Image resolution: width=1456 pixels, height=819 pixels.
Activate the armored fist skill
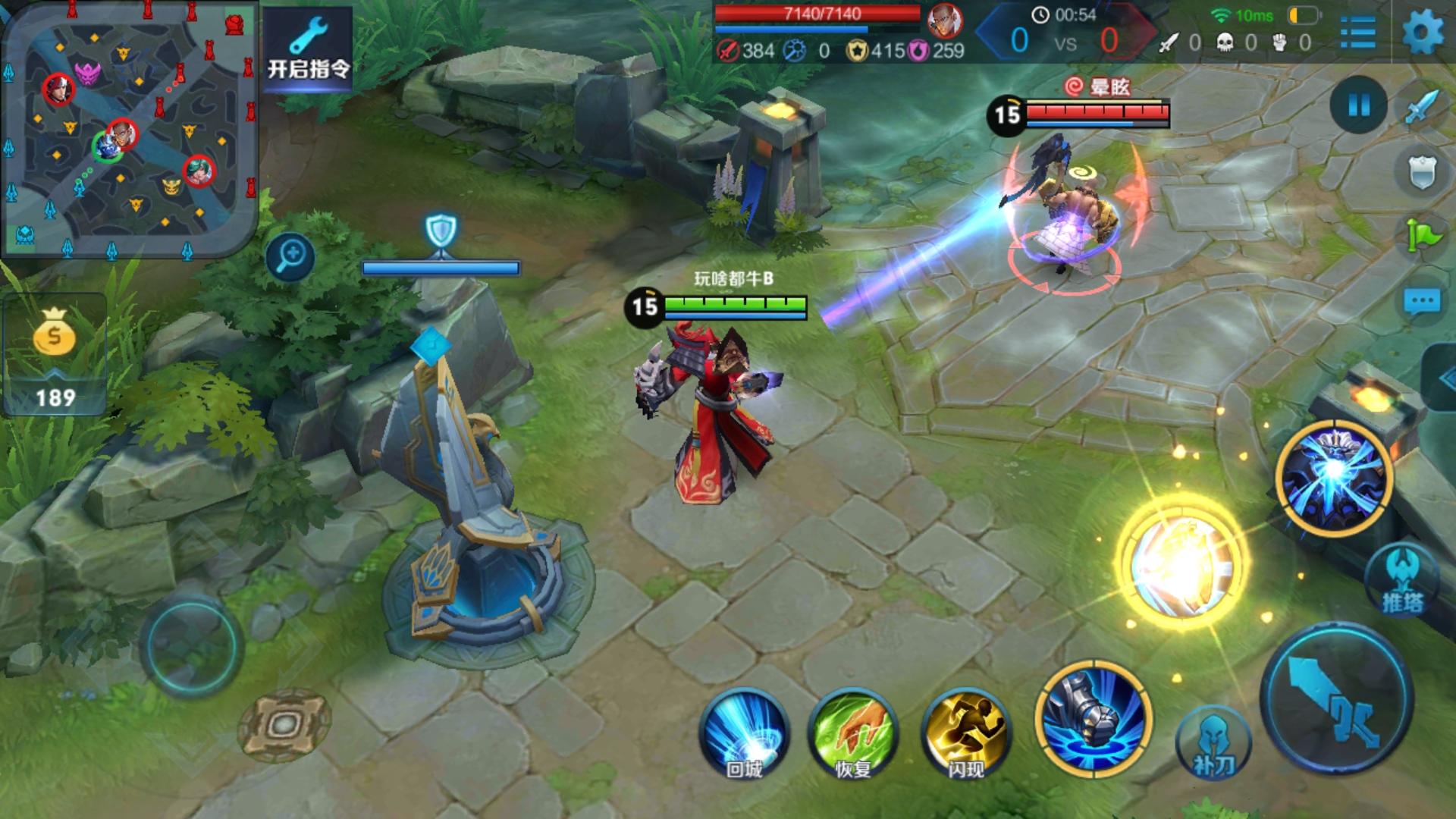pos(1094,718)
